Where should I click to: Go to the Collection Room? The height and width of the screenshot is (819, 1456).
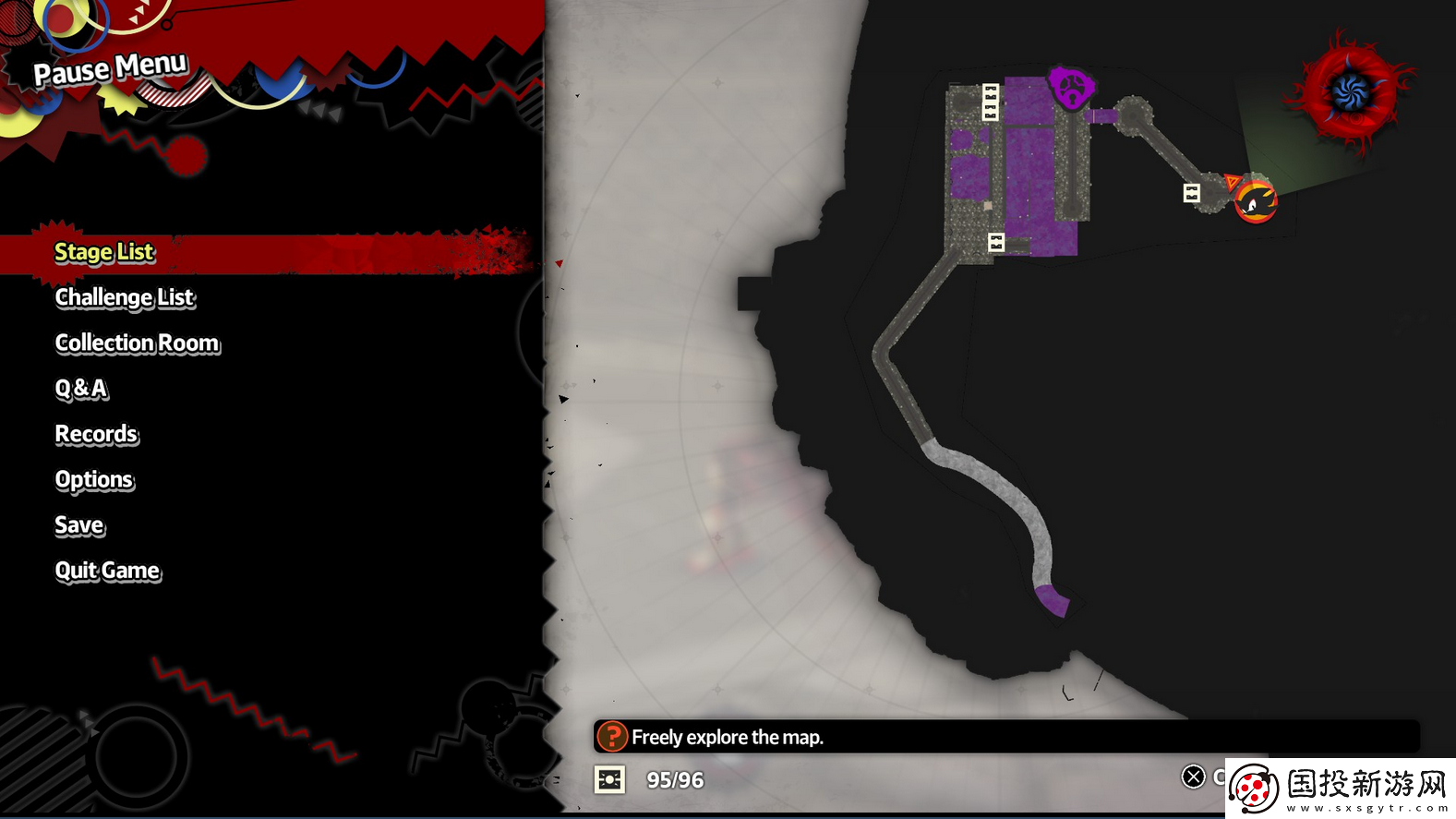click(138, 343)
